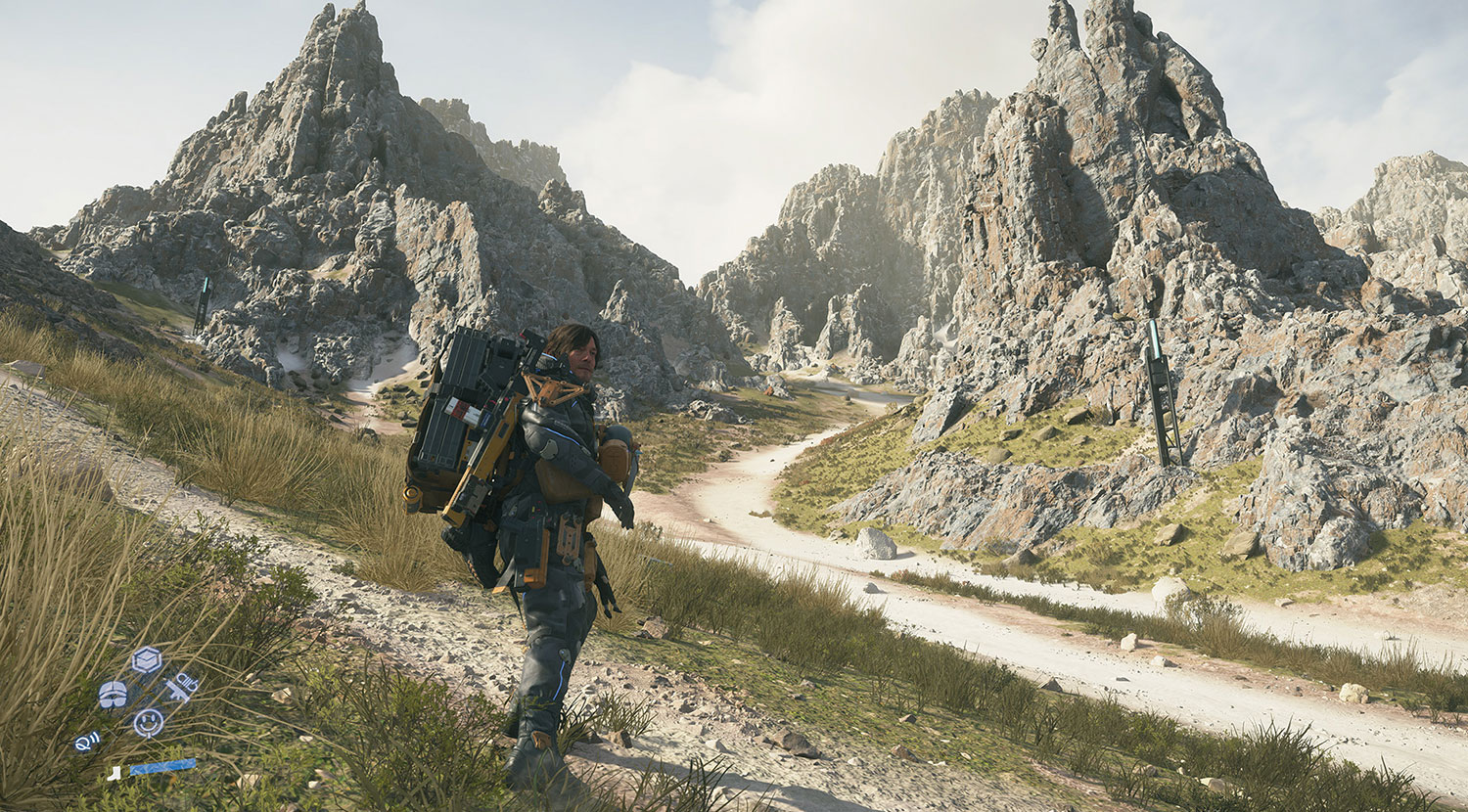Click the blue footwear durability bar
Image resolution: width=1468 pixels, height=812 pixels.
click(x=162, y=767)
